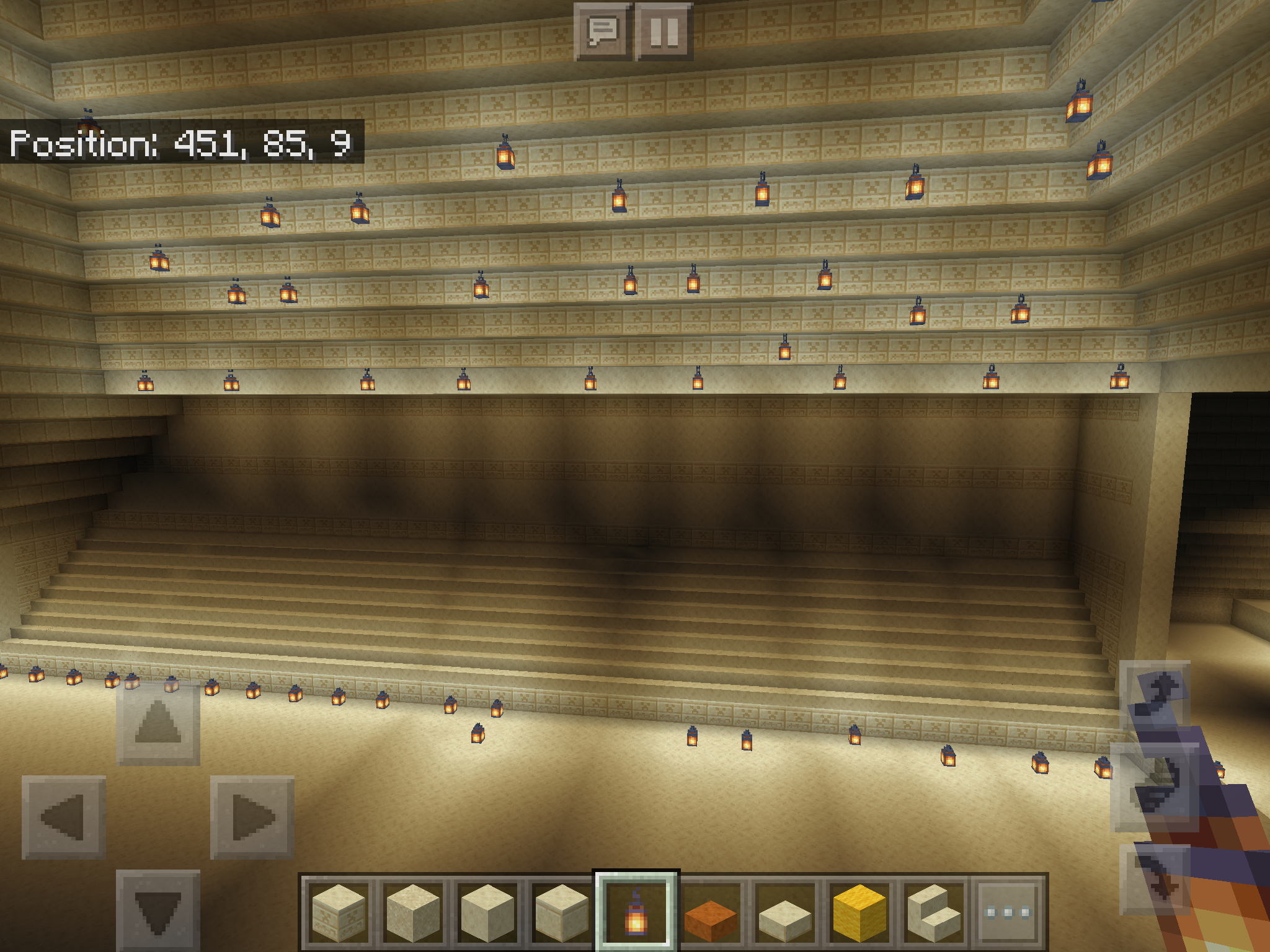The image size is (1270, 952).
Task: Tap the middle flight control button
Action: [1155, 787]
